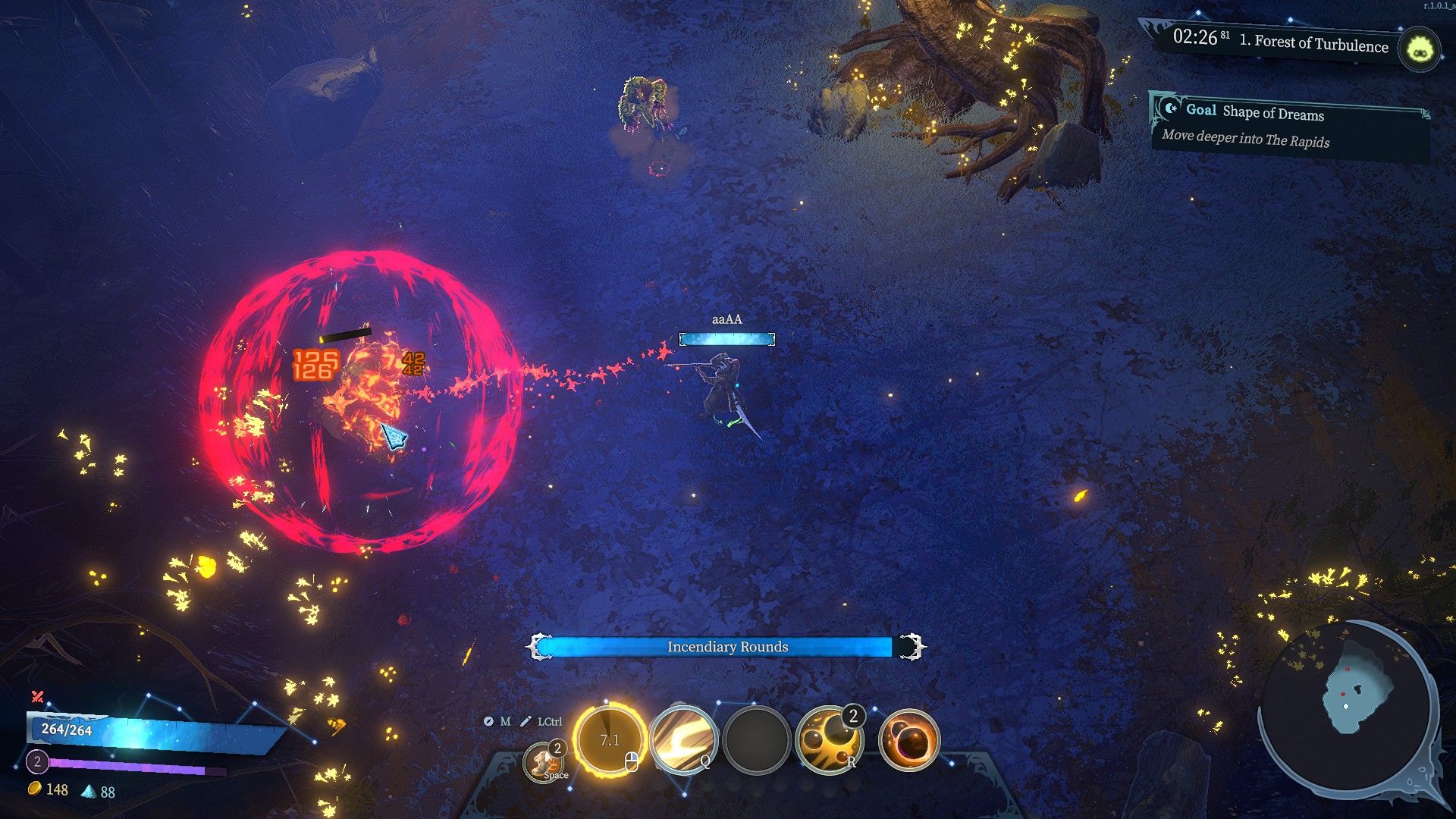Activate the yellow streak Q ability
1456x819 pixels.
[682, 741]
